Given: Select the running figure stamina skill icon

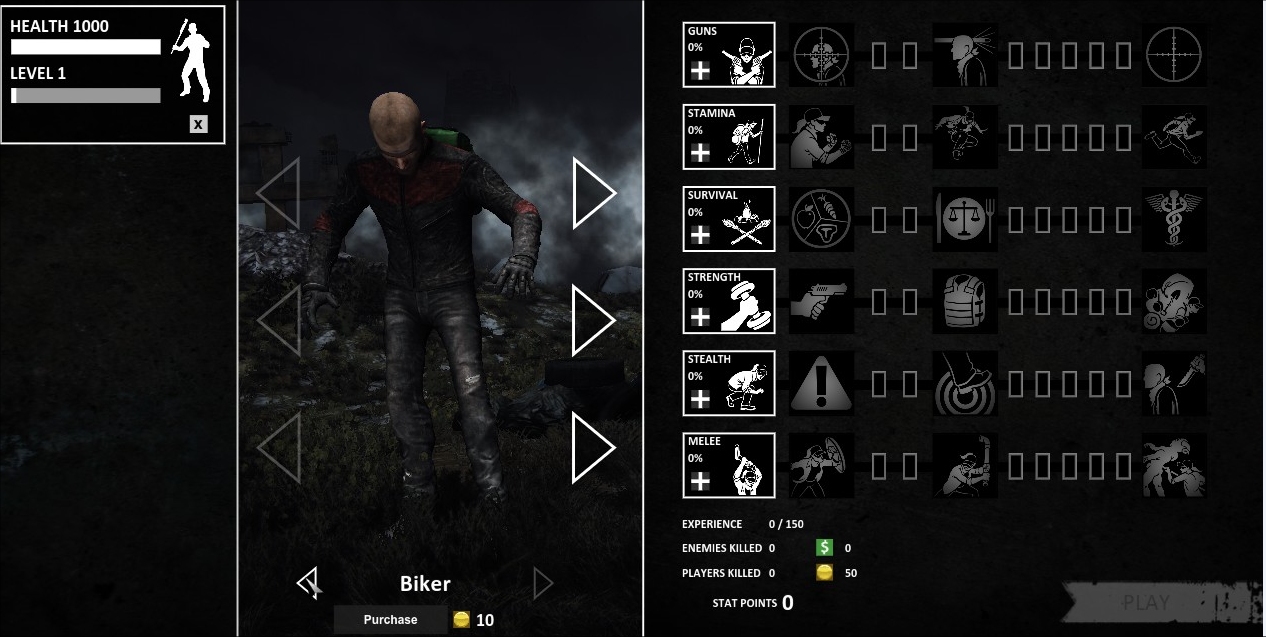Looking at the screenshot, I should (x=1174, y=137).
